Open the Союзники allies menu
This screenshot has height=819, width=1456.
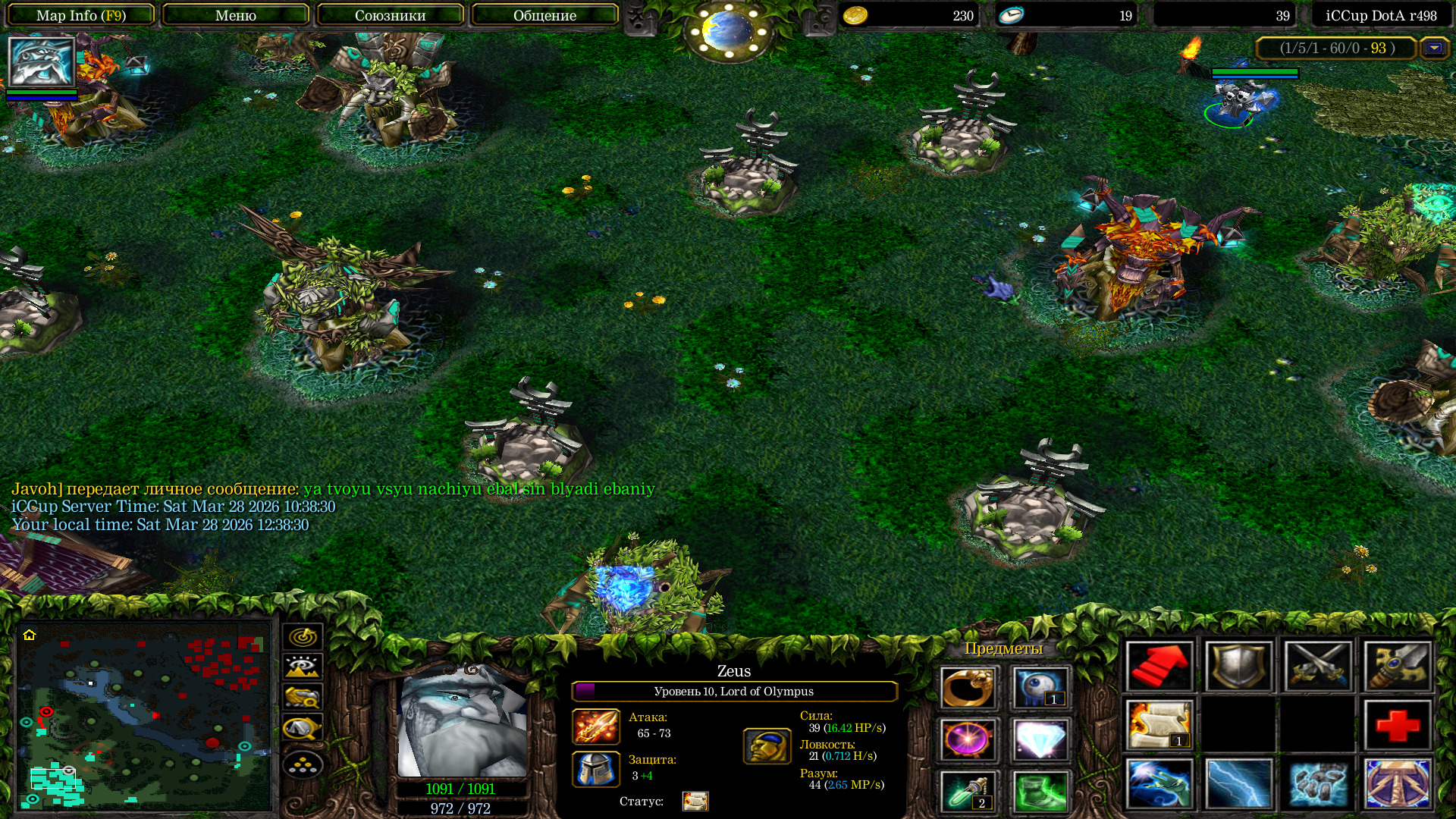[390, 15]
